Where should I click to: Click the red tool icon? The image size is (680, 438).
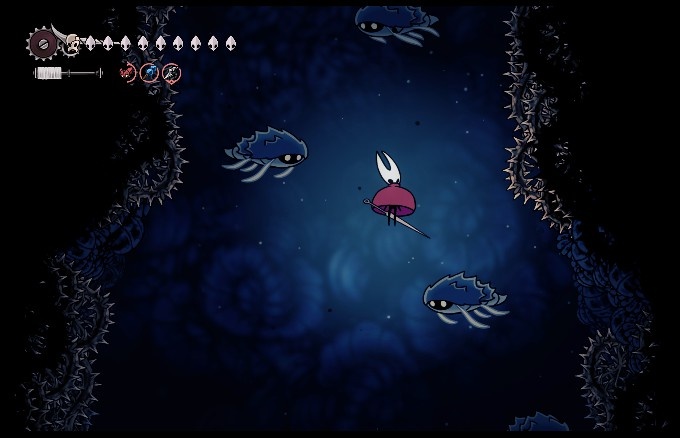tap(127, 72)
